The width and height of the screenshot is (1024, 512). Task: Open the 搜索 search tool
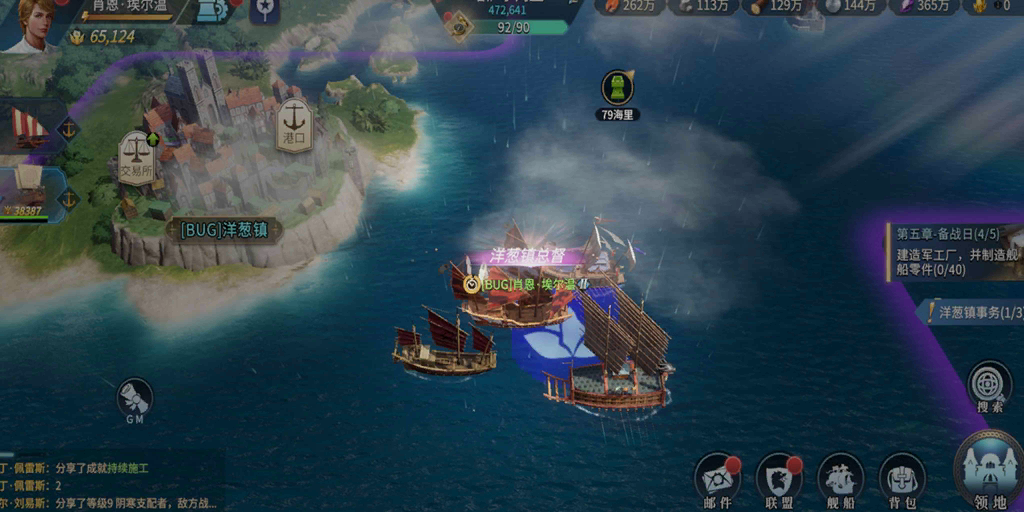[x=990, y=385]
